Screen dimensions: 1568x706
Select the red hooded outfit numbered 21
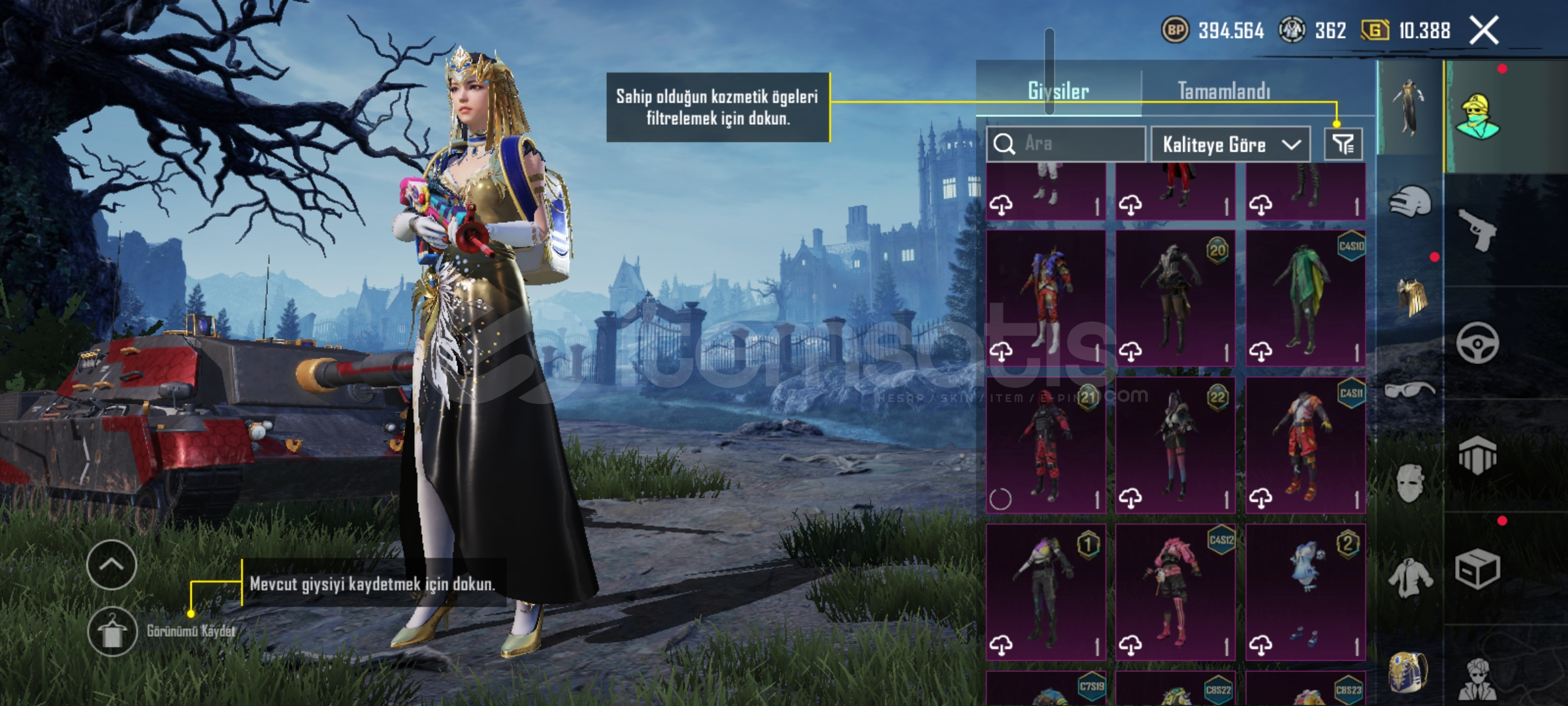click(x=1045, y=445)
